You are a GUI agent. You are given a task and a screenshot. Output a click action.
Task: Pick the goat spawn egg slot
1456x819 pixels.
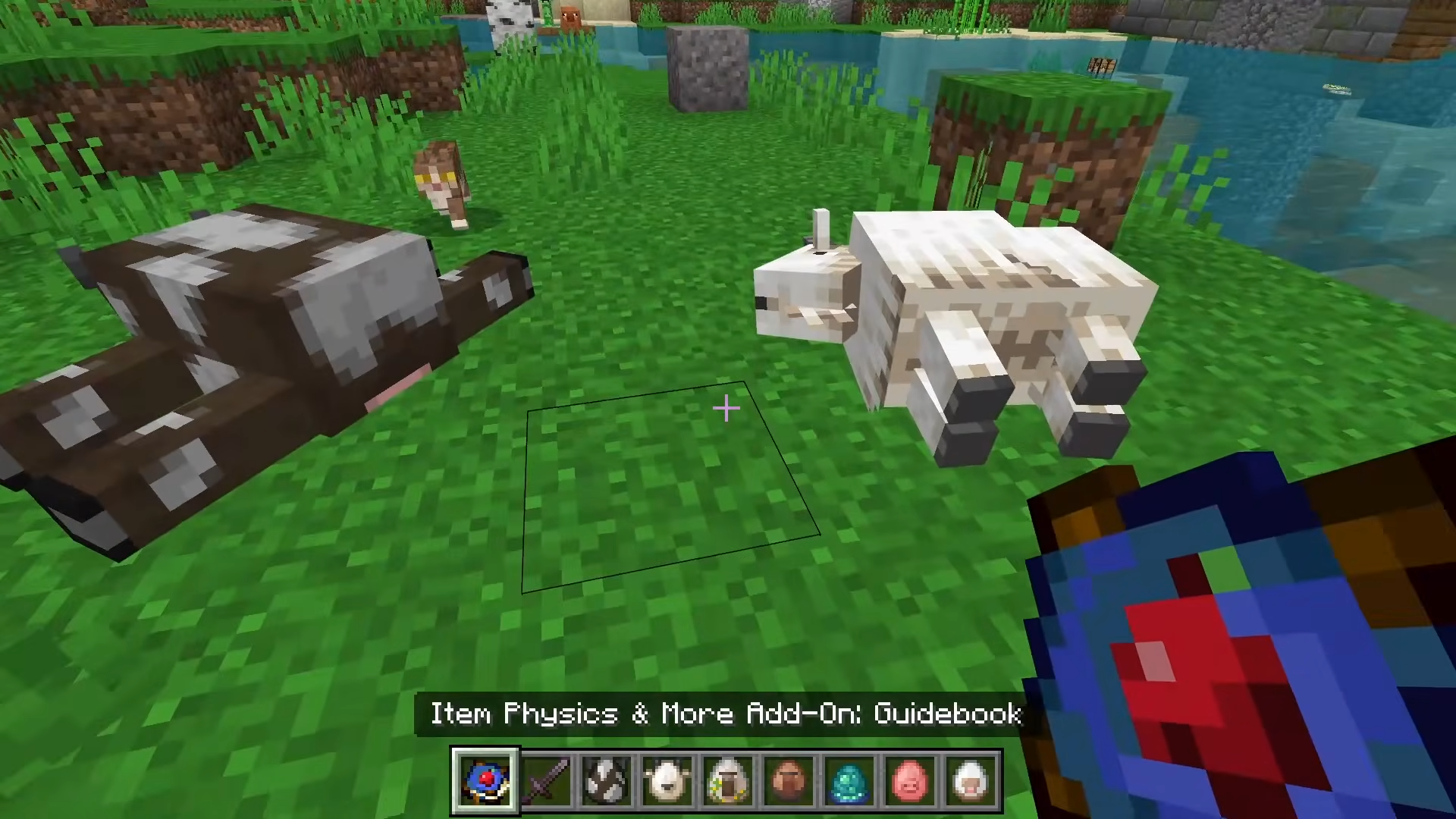pyautogui.click(x=667, y=780)
